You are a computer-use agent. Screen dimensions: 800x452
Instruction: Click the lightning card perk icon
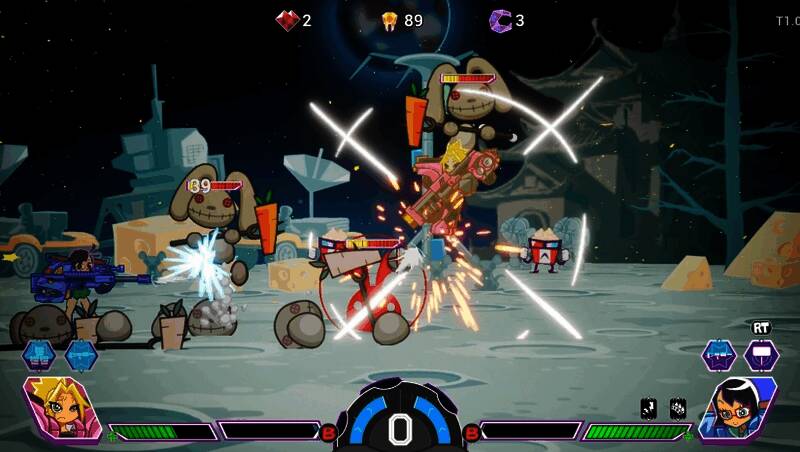point(649,408)
